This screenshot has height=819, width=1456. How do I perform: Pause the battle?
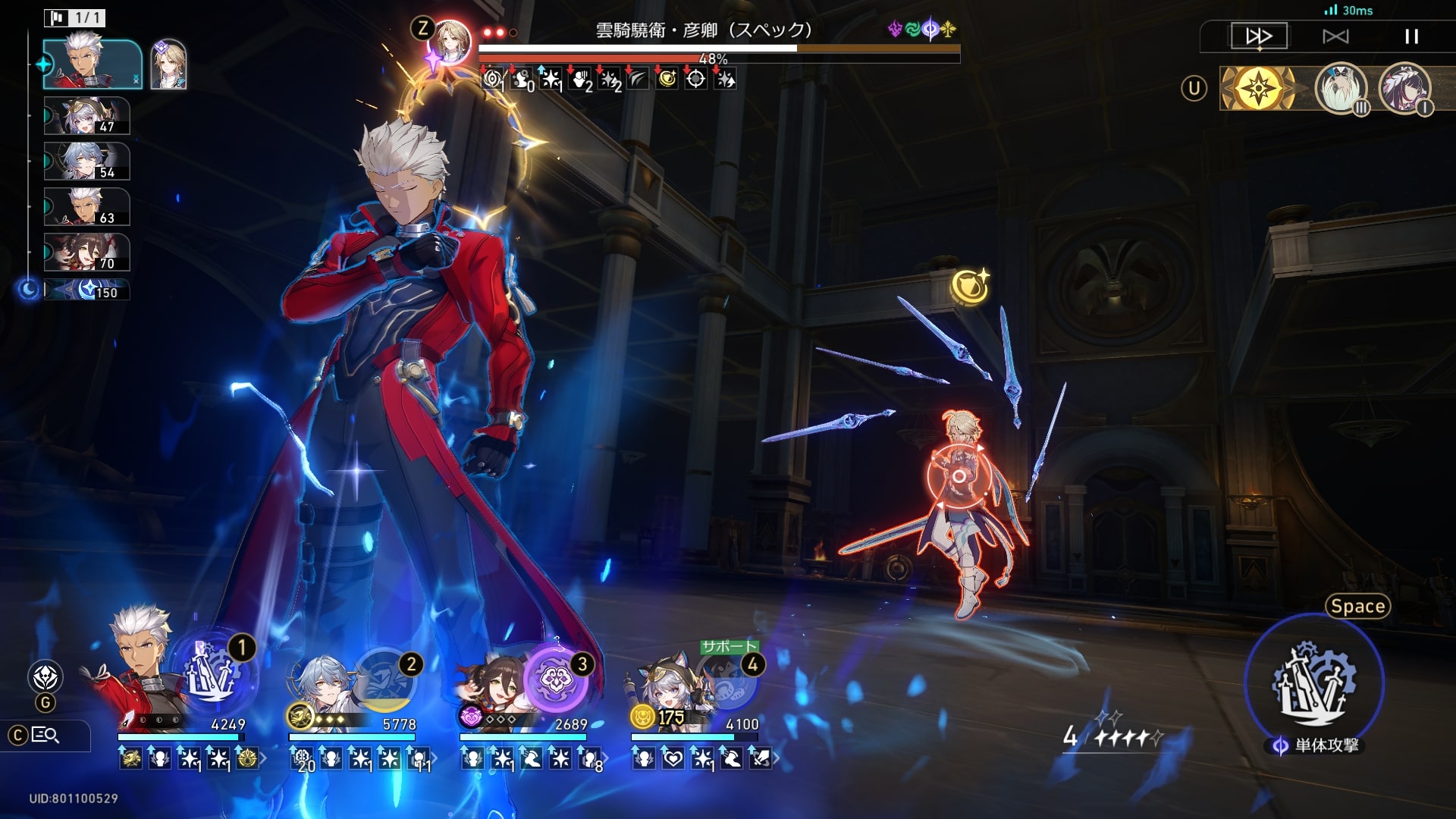(1410, 36)
